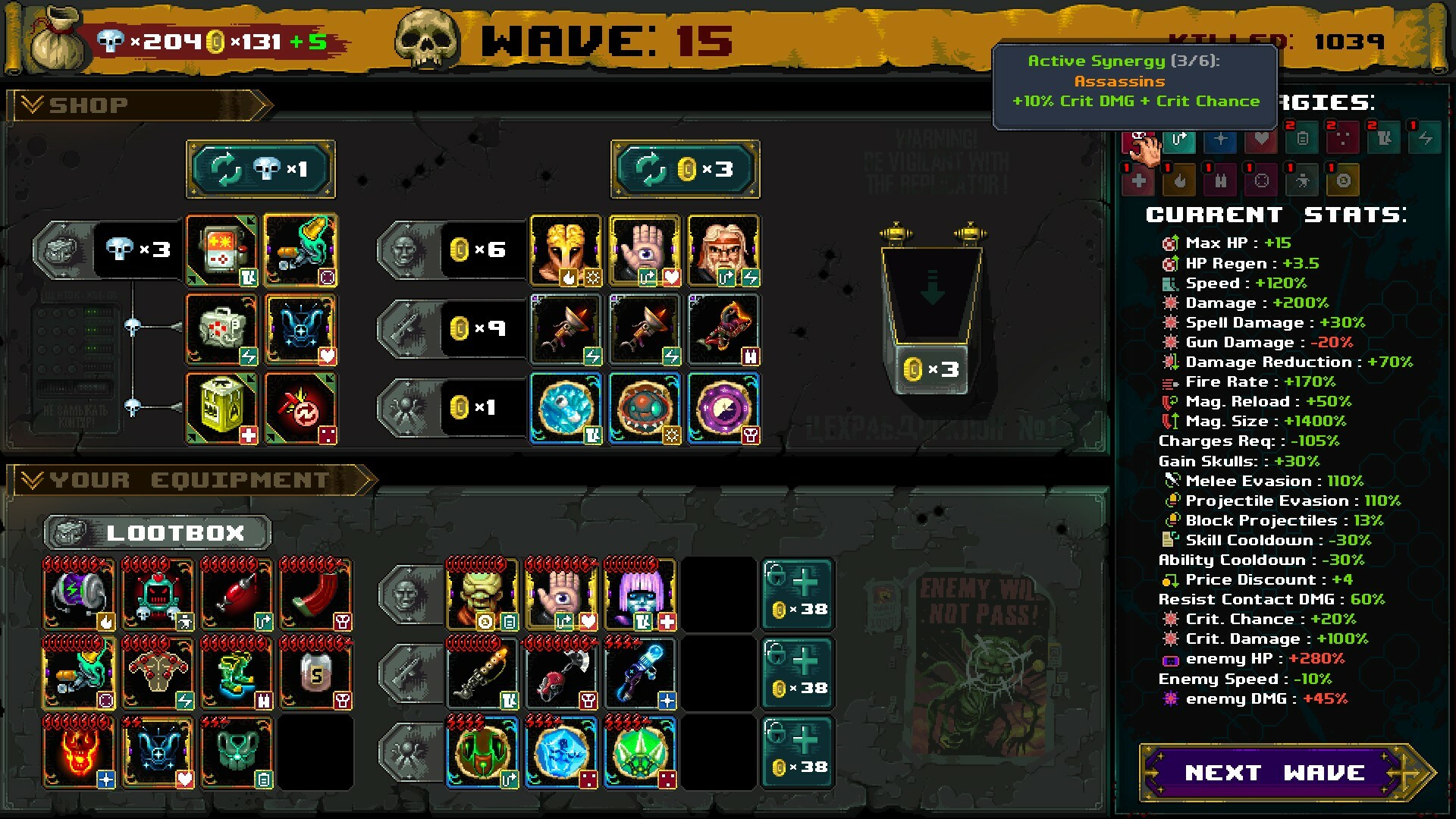The width and height of the screenshot is (1456, 819).
Task: Click the fire synergy icon
Action: pos(1179,180)
